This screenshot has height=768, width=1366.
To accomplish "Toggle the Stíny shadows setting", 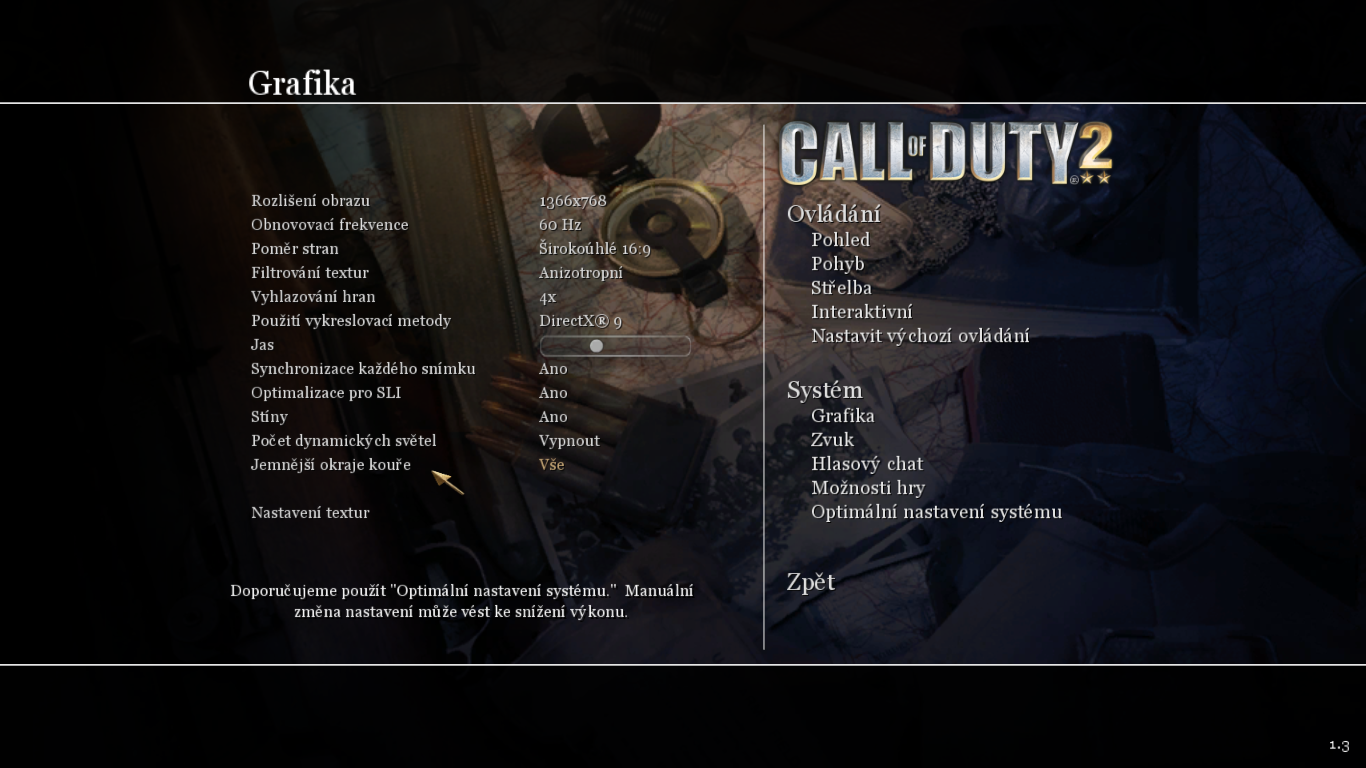I will [x=553, y=417].
